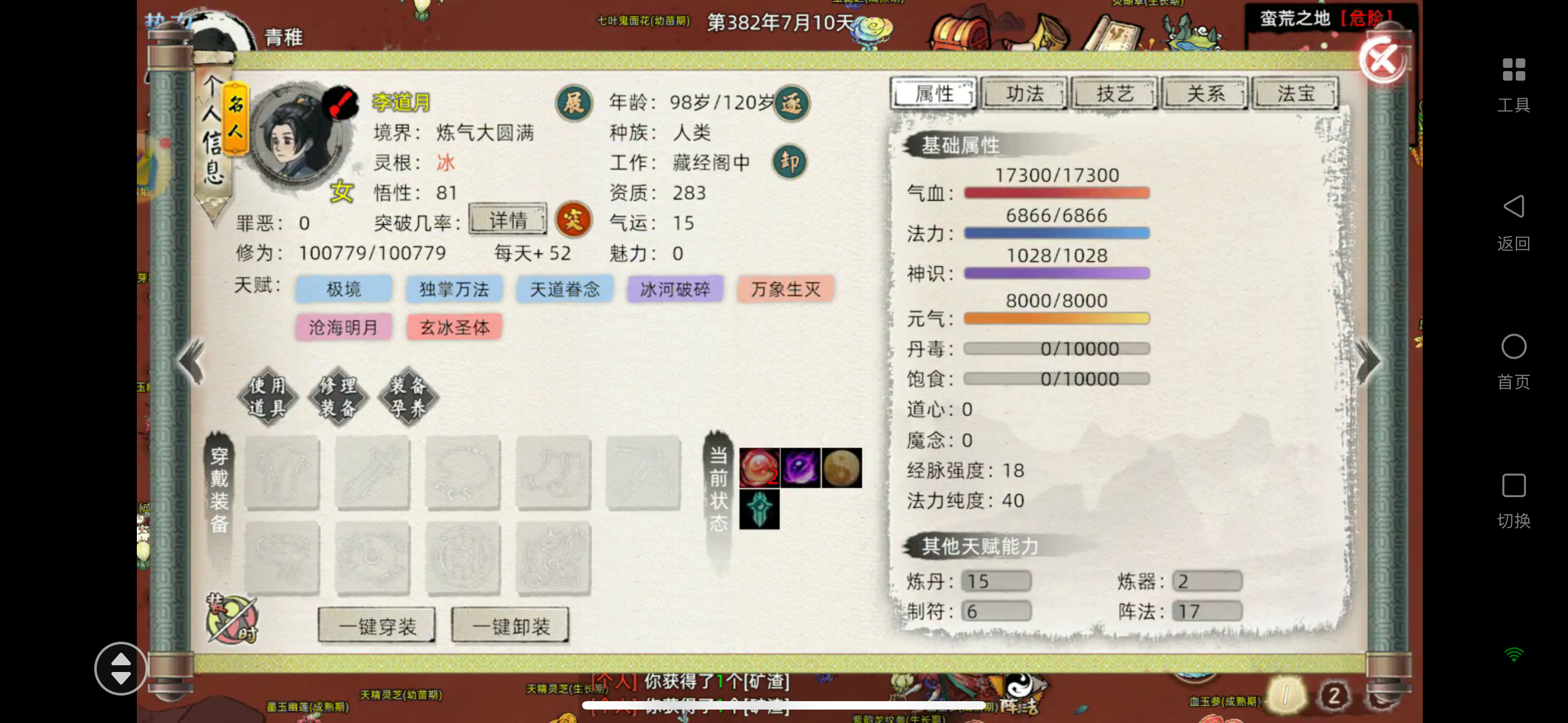Click 一键穿装 to equip everything

376,625
